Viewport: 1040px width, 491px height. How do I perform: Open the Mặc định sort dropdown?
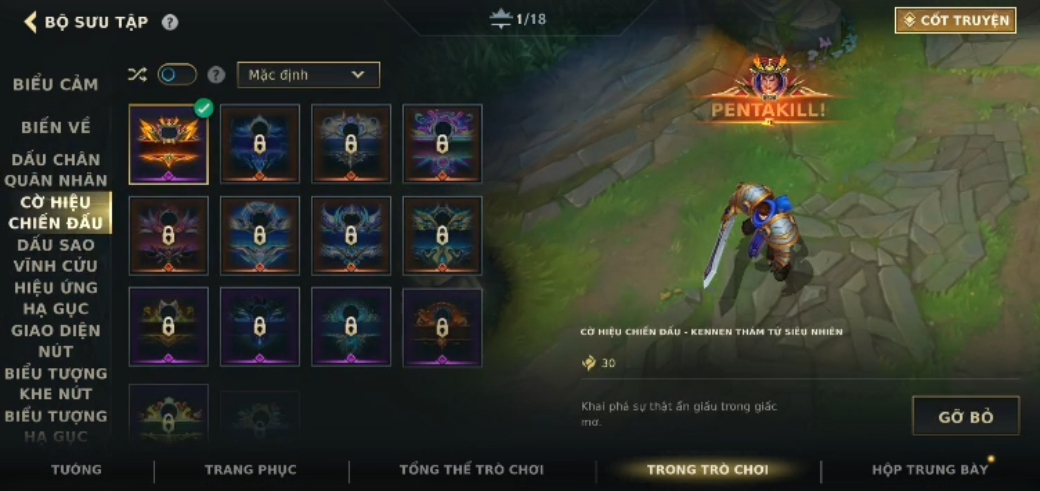pyautogui.click(x=308, y=75)
